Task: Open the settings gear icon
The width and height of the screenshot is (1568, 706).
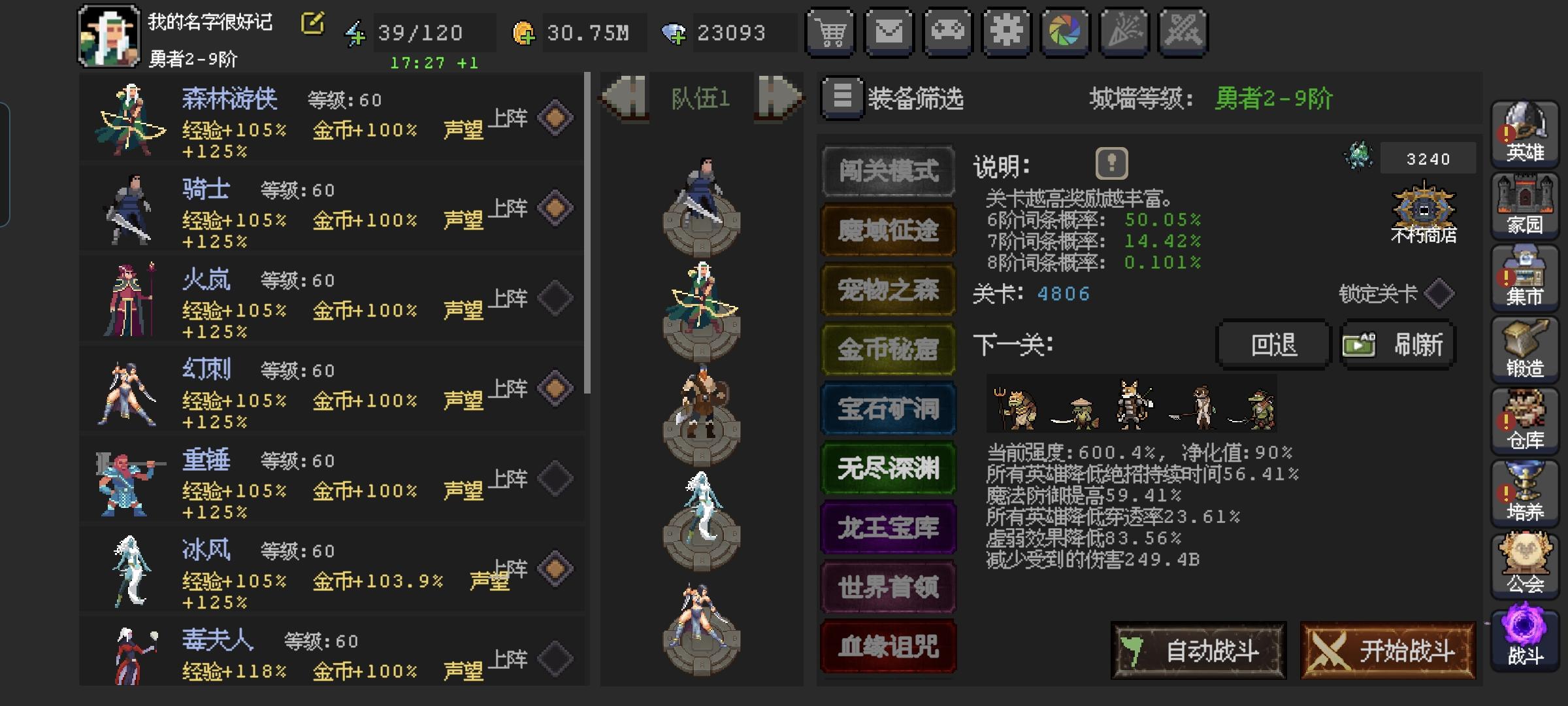Action: (x=1007, y=33)
